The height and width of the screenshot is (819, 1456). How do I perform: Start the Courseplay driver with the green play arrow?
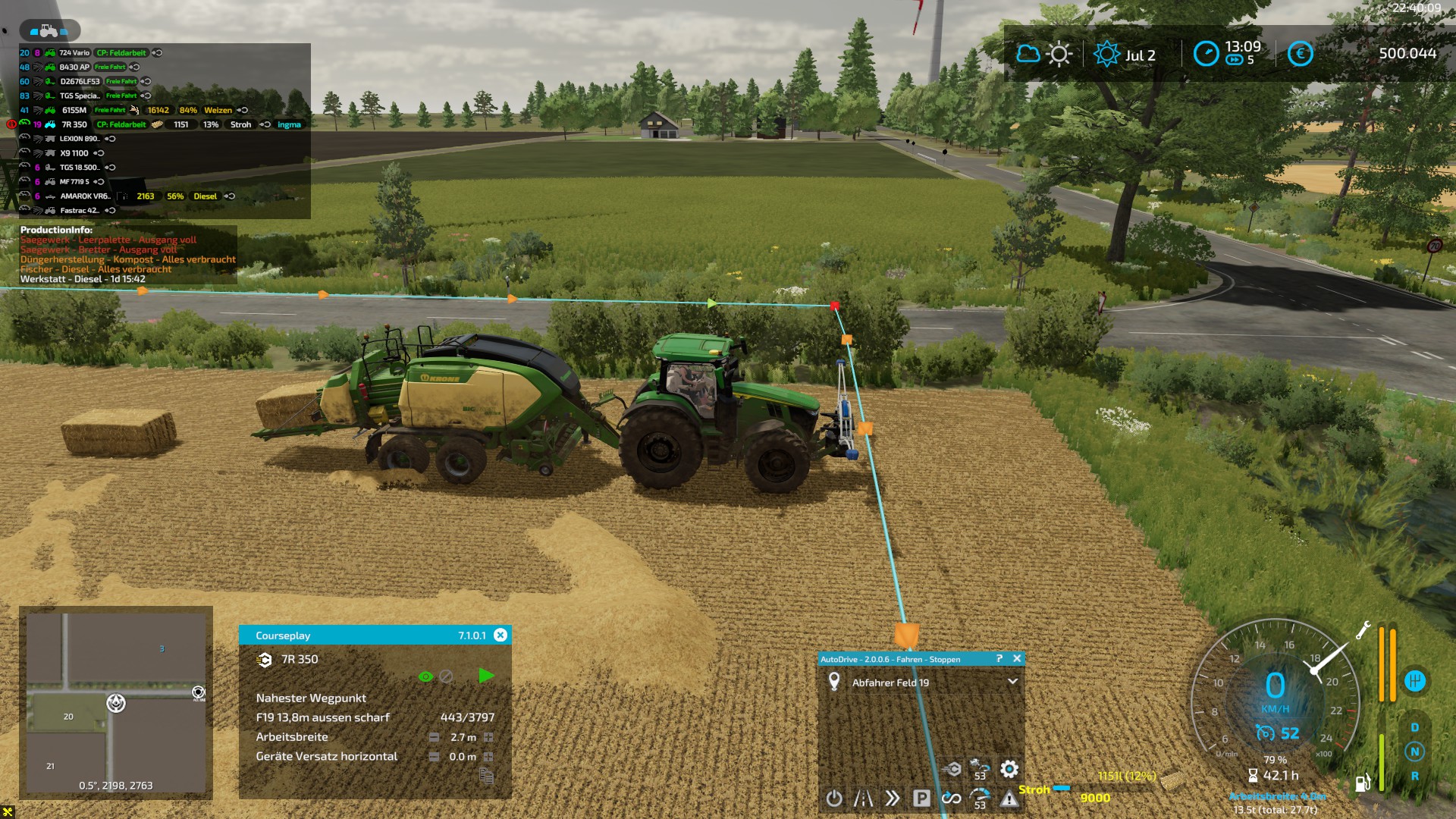[486, 676]
